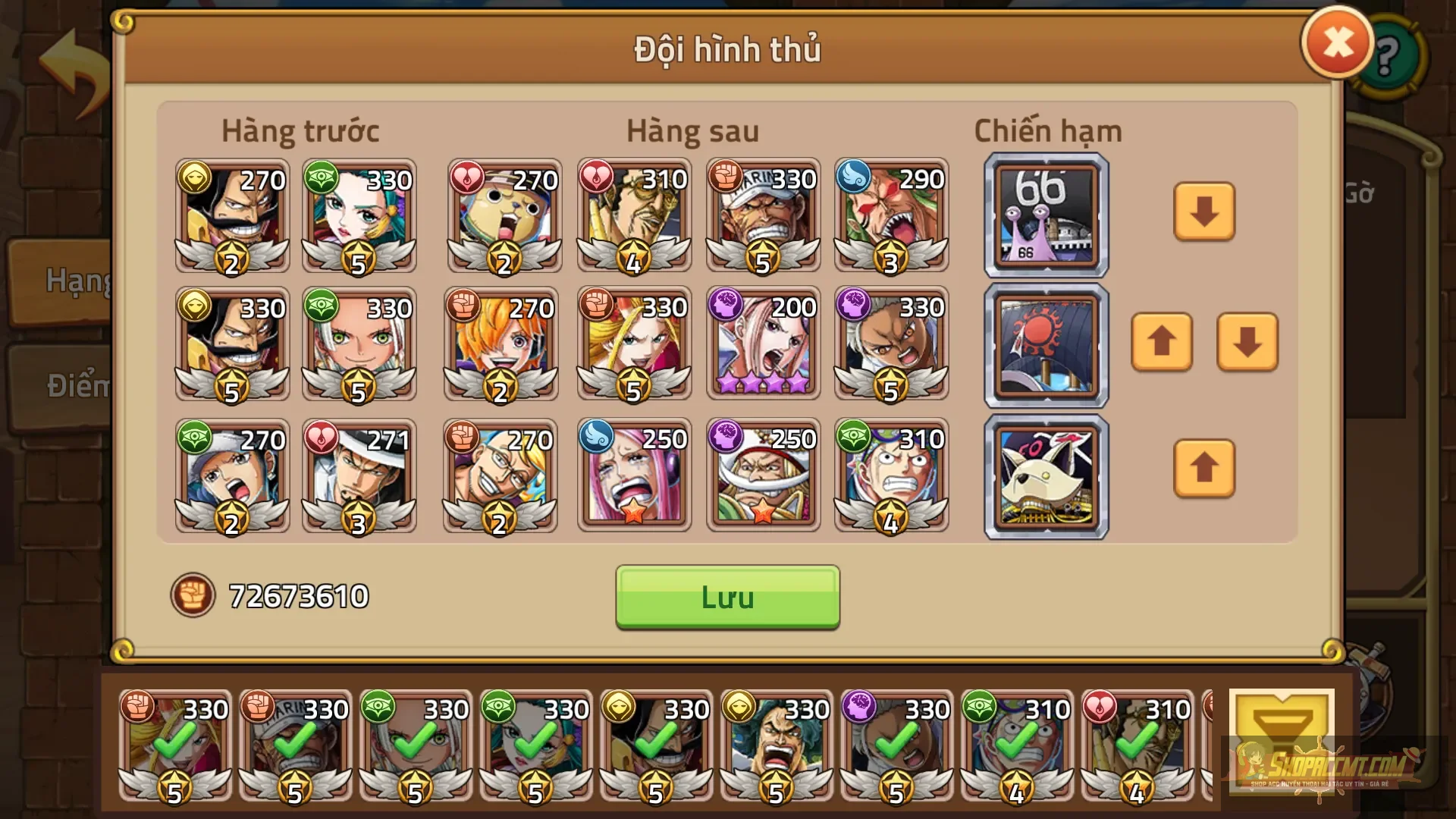Select the Thousand Sunny warship slot
Screen dimensions: 1456x819
pyautogui.click(x=1046, y=345)
